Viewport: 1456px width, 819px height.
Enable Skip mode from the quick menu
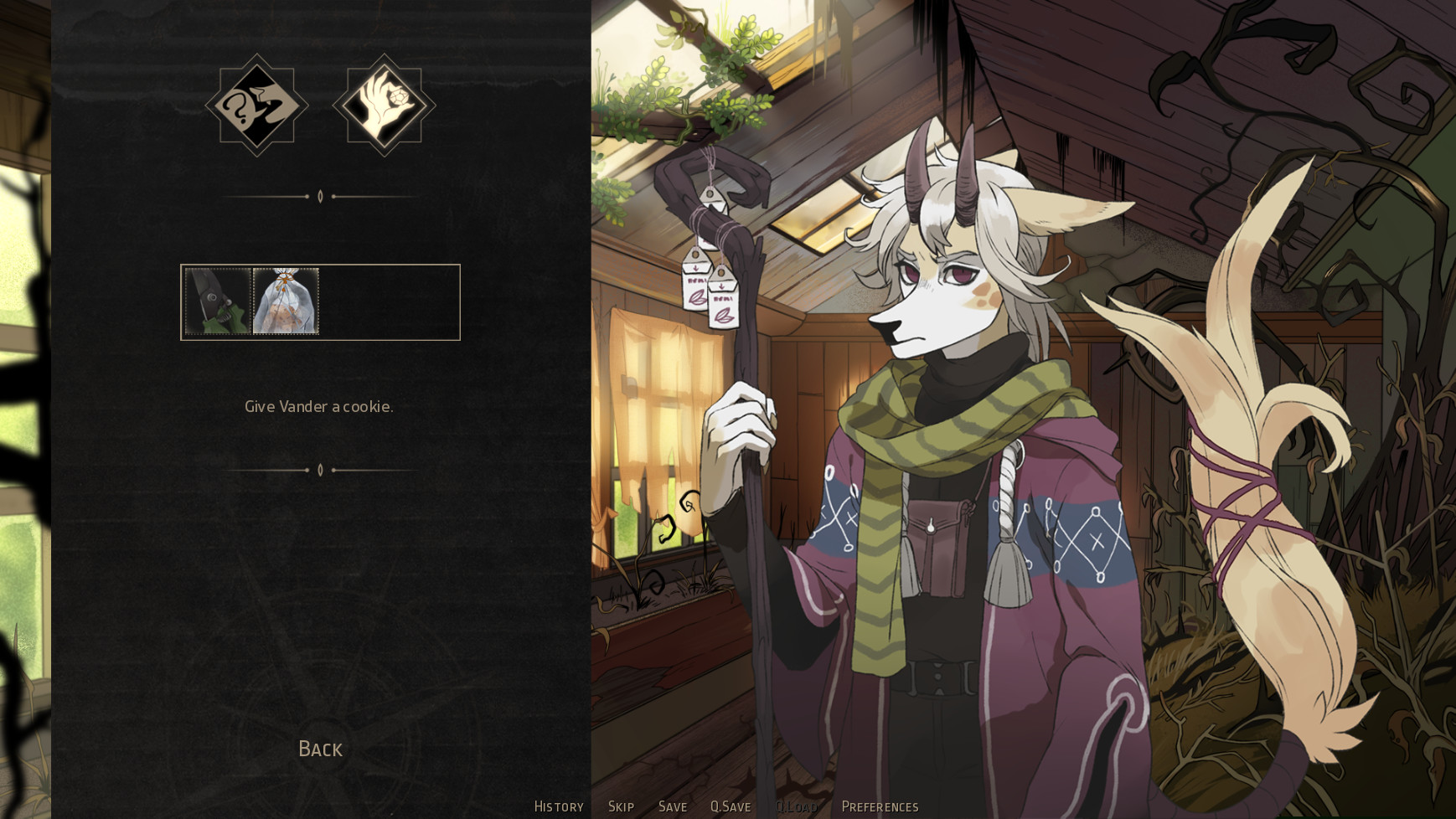click(620, 806)
